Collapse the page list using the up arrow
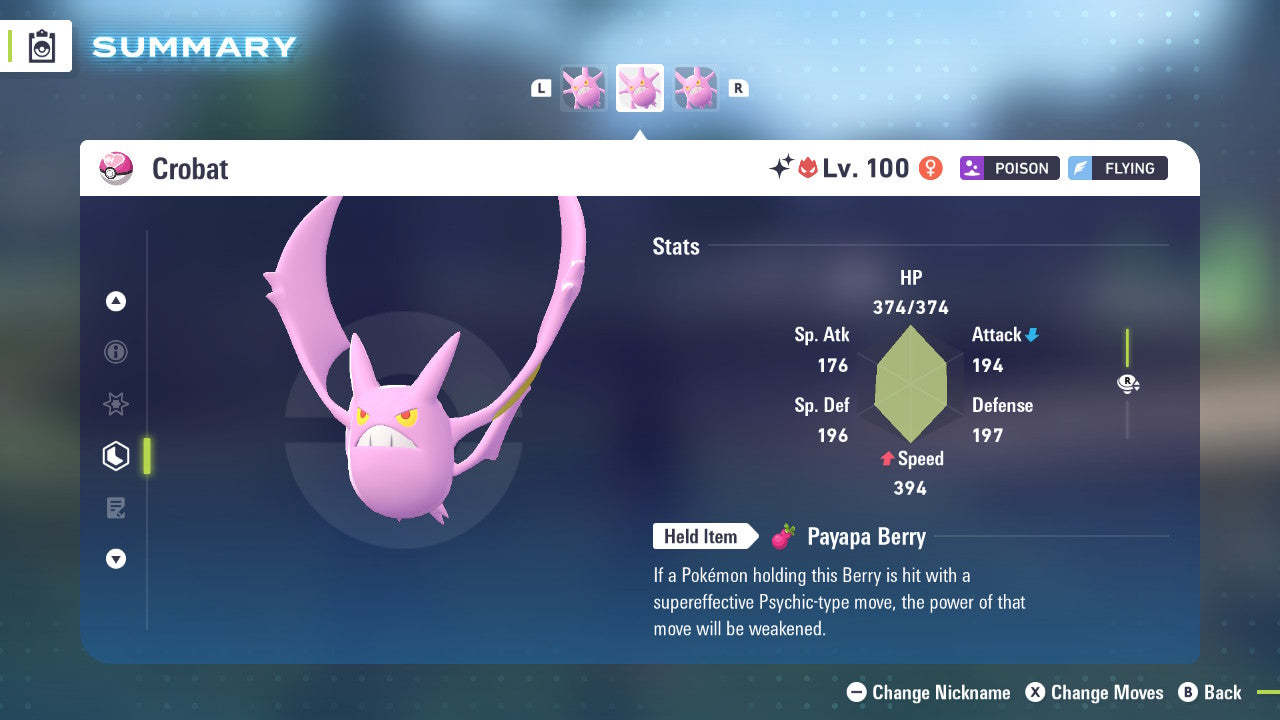This screenshot has width=1280, height=720. coord(116,301)
